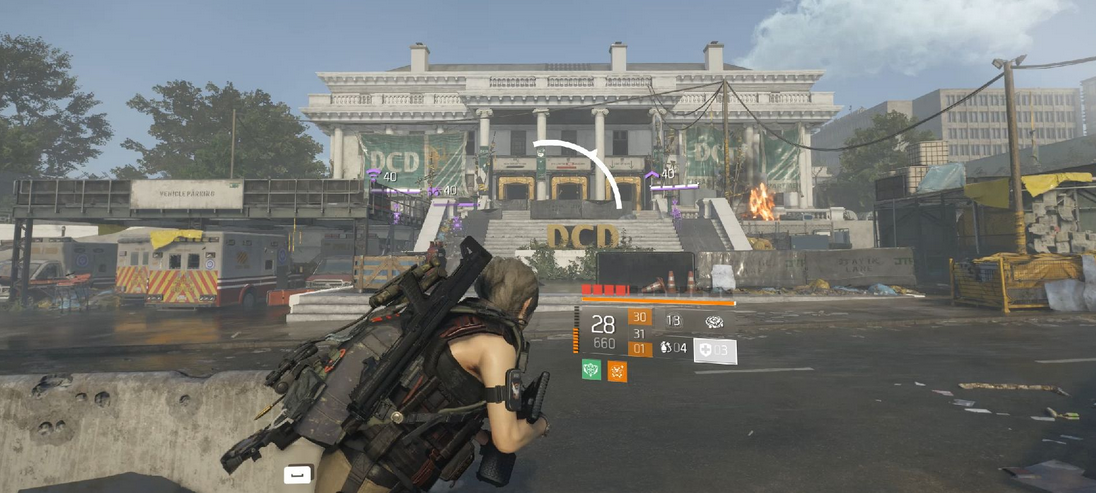Use the armor kit with 03 remaining
The height and width of the screenshot is (493, 1096).
coord(715,350)
